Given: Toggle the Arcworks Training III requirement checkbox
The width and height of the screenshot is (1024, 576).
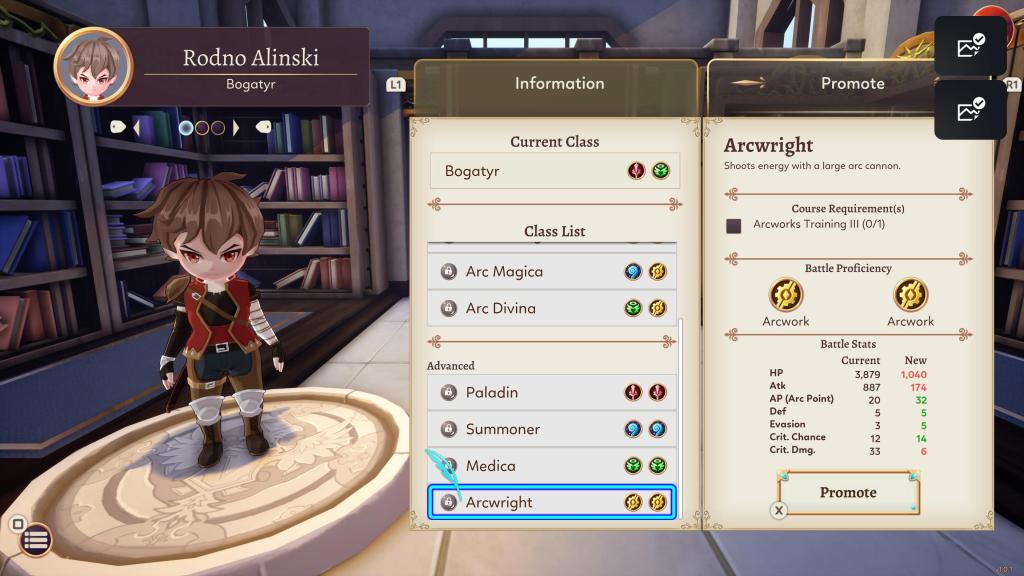Looking at the screenshot, I should point(734,225).
